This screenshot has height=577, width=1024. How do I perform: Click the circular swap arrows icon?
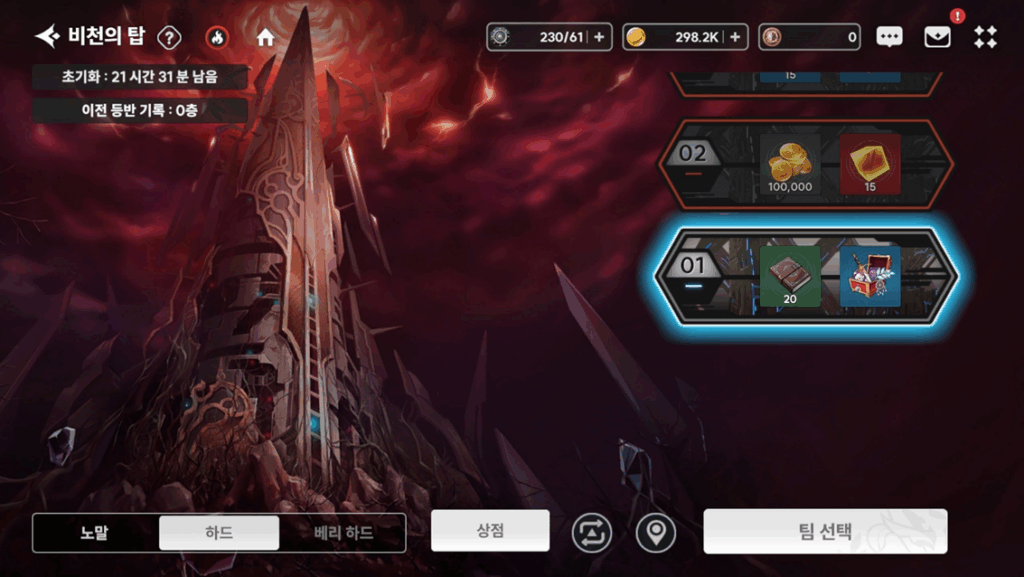(x=591, y=533)
